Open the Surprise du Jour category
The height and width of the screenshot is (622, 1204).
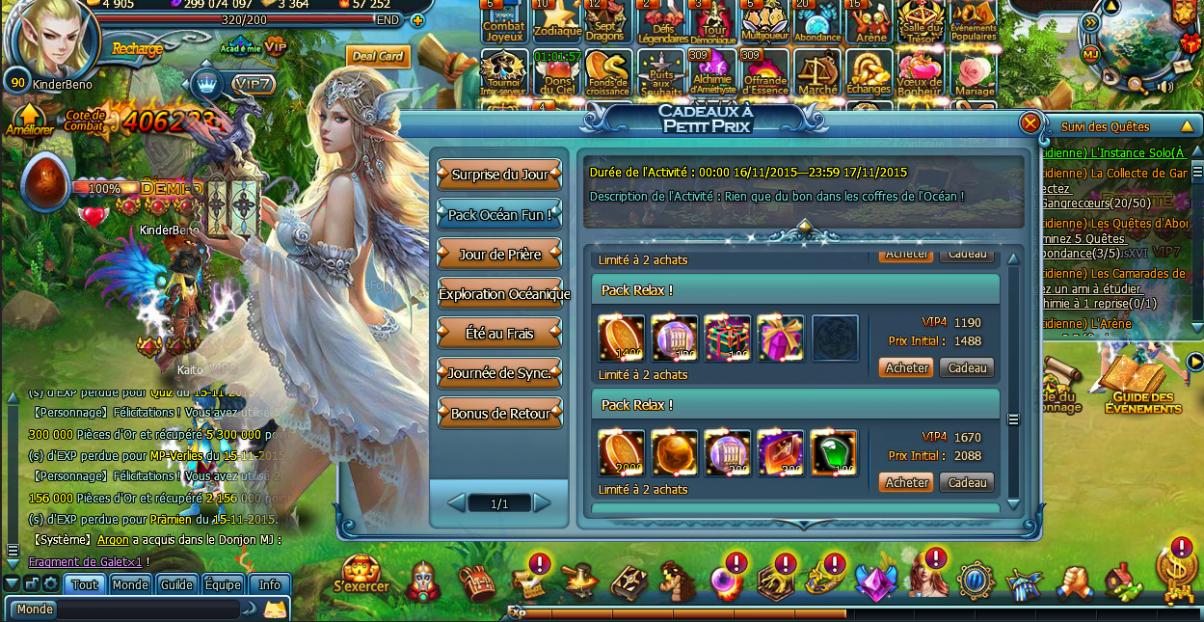[499, 174]
